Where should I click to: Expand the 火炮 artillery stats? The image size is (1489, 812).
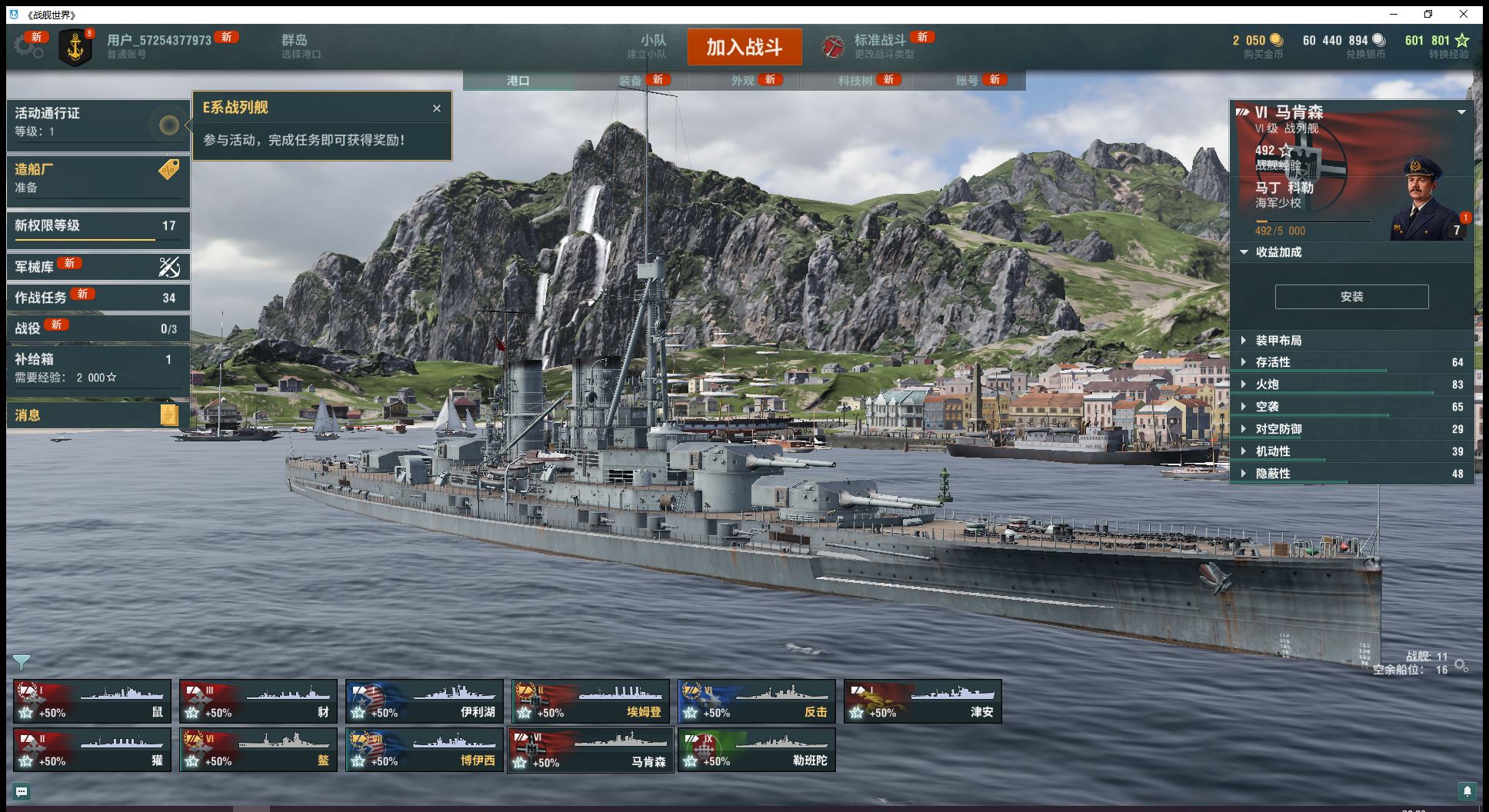click(x=1267, y=384)
